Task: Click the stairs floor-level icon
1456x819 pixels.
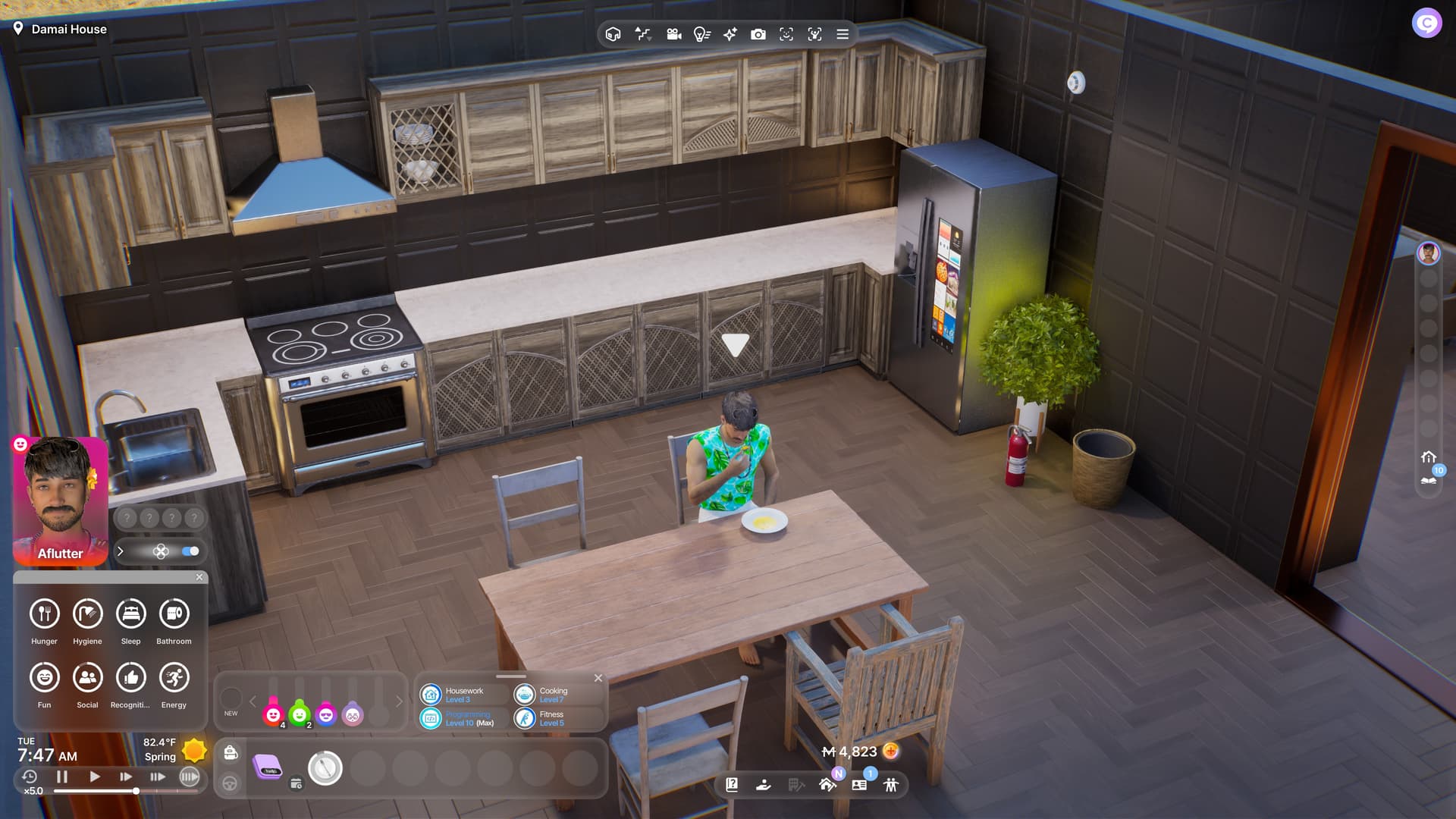Action: (x=643, y=34)
